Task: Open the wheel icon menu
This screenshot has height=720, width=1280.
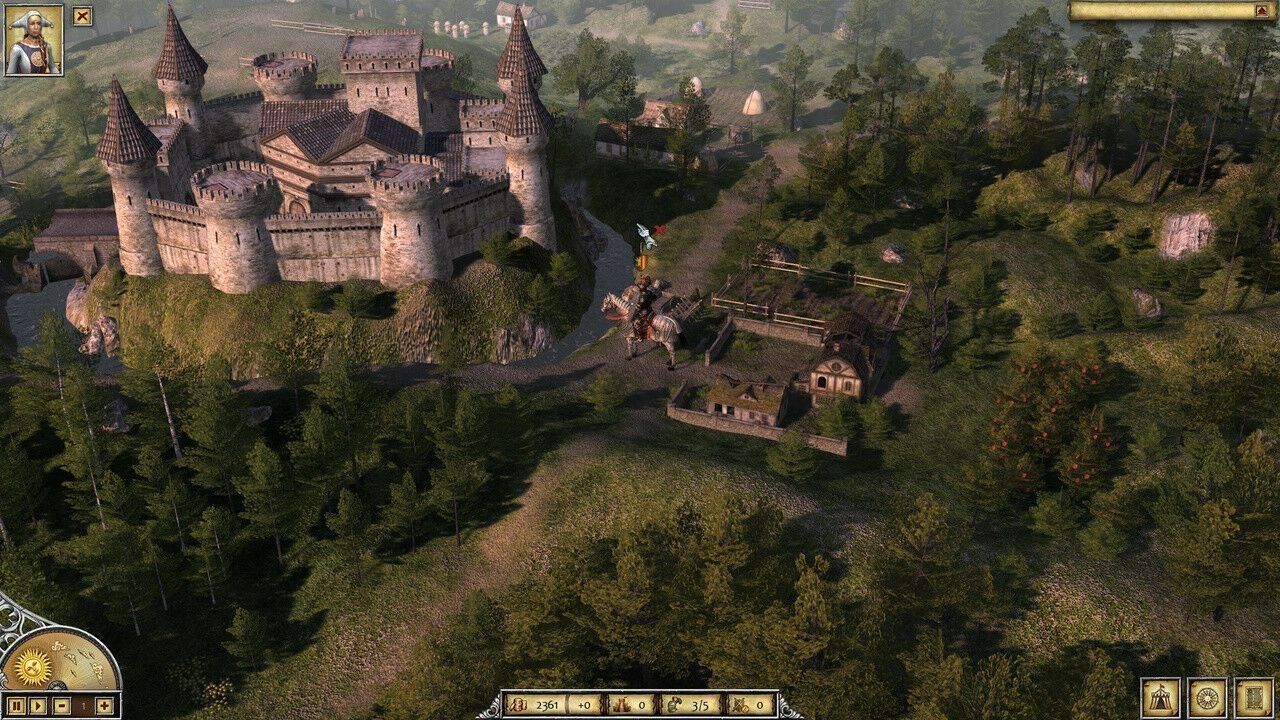Action: pos(1207,698)
